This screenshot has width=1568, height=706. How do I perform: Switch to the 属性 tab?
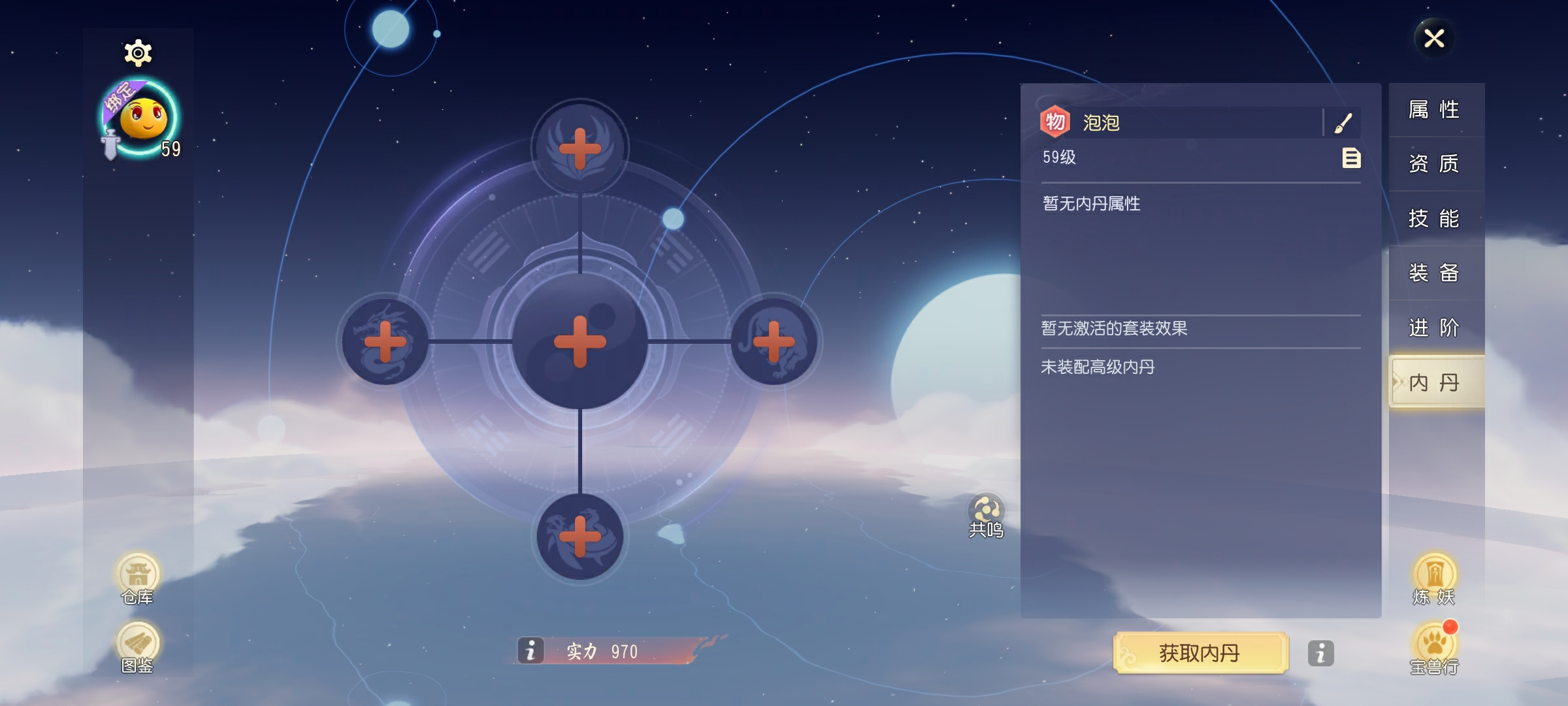tap(1435, 109)
